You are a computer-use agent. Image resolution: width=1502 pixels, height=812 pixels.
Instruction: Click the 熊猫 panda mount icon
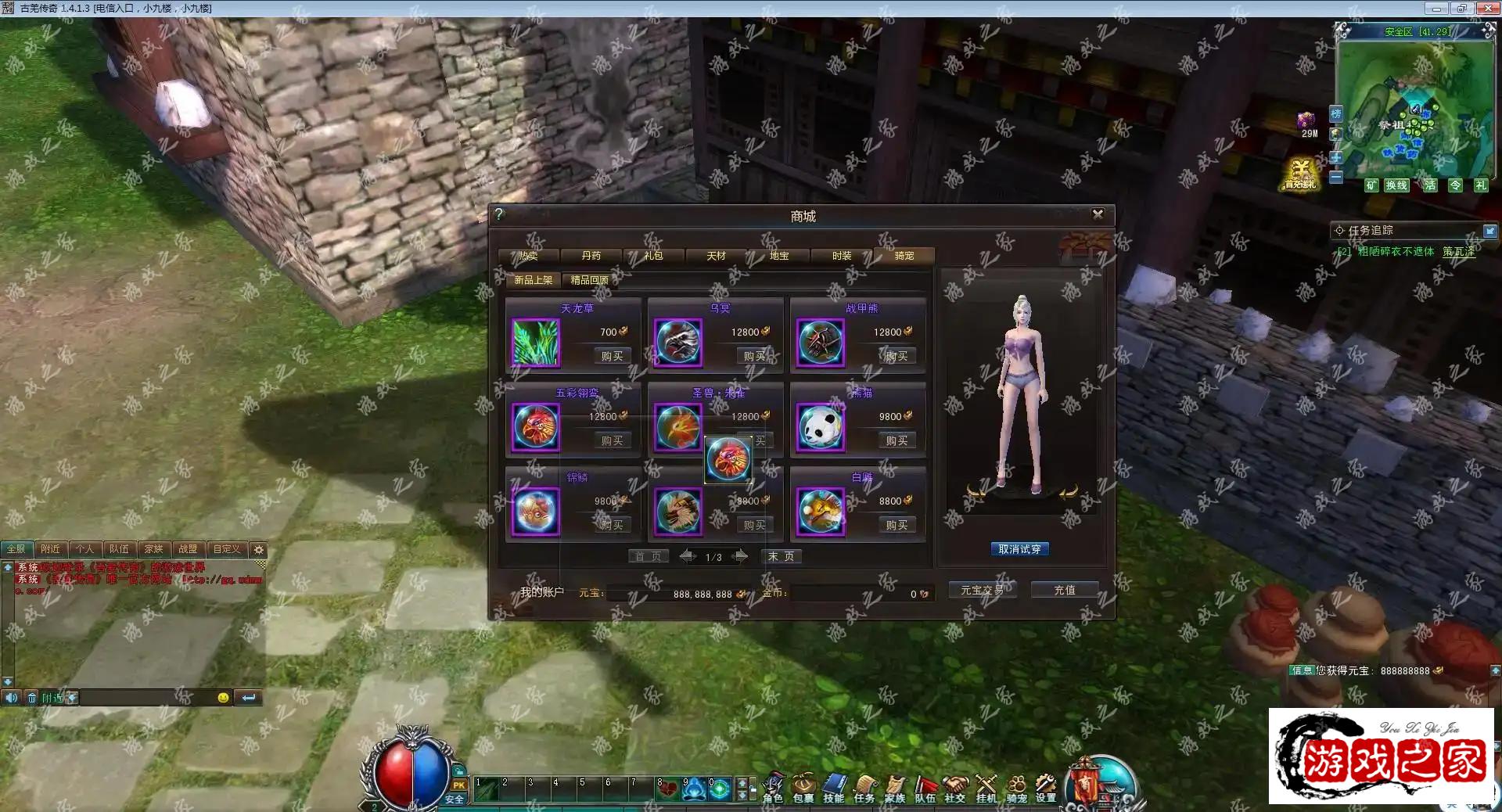coord(821,428)
